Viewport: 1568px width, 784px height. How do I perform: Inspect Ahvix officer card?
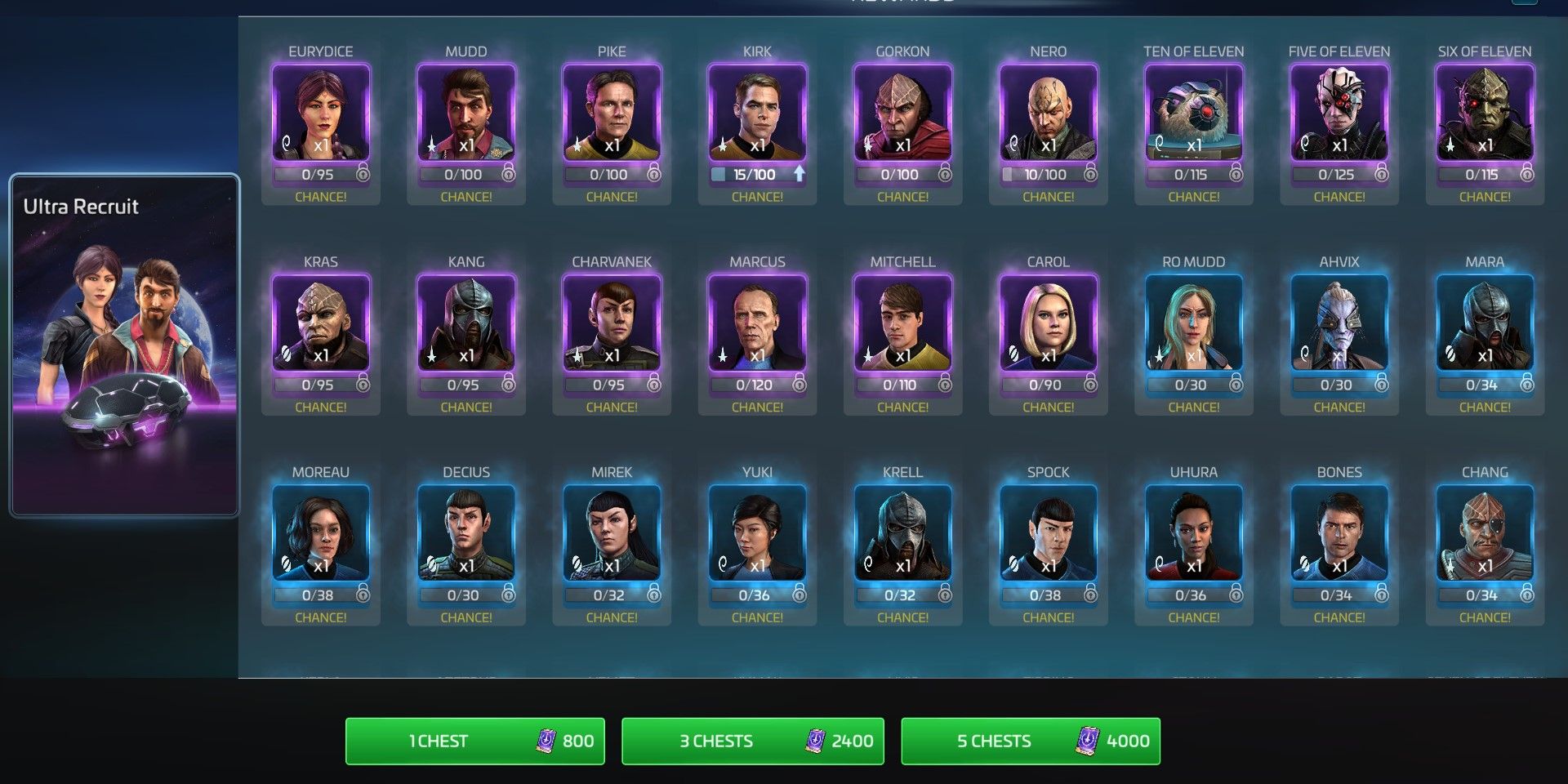(1339, 323)
